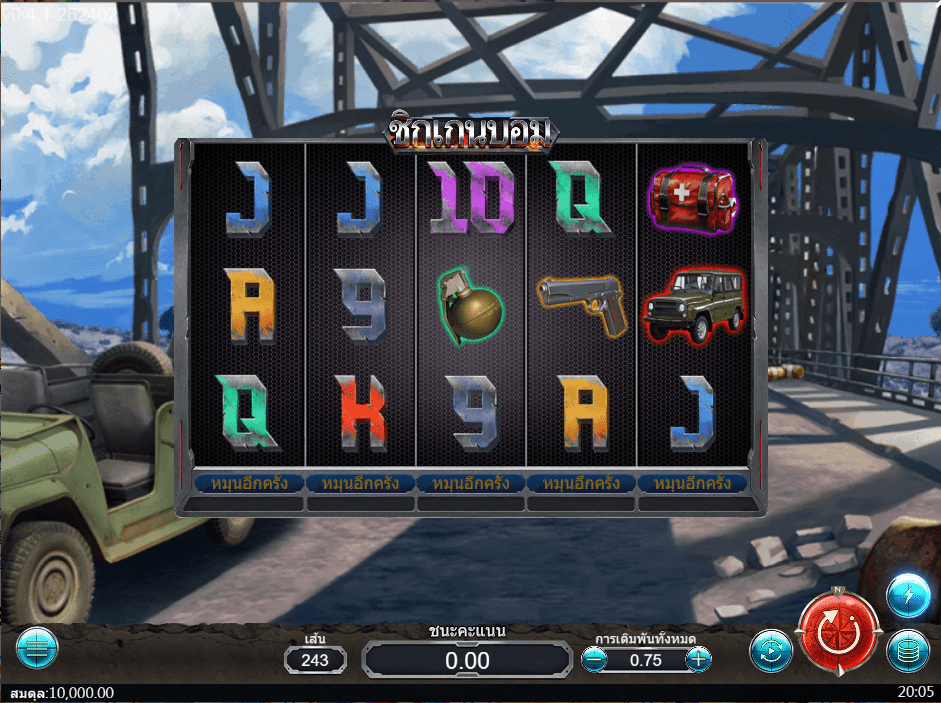Respin the reel containing the grenade
This screenshot has width=941, height=703.
[x=471, y=483]
